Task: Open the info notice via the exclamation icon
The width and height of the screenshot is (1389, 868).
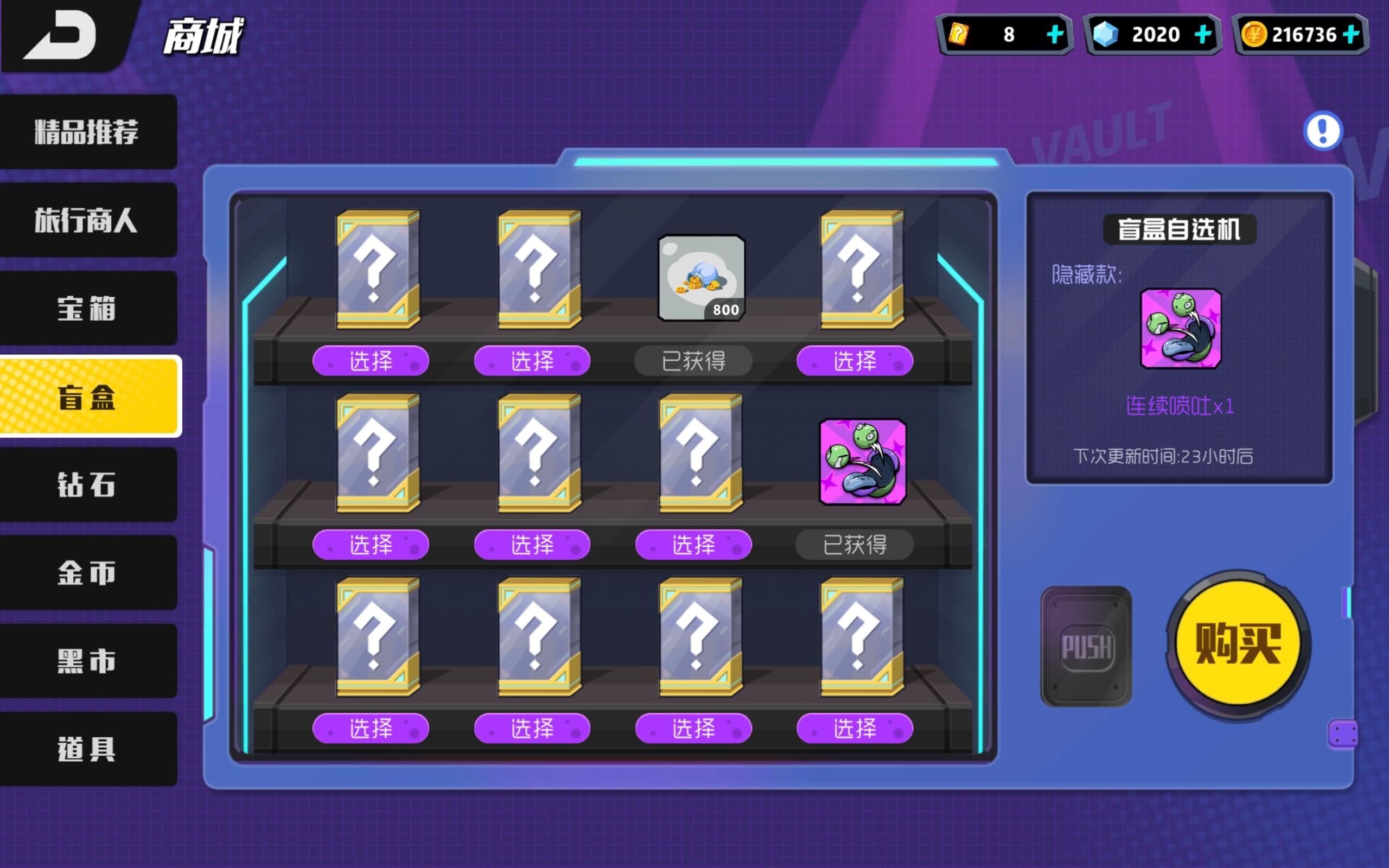Action: [x=1322, y=131]
